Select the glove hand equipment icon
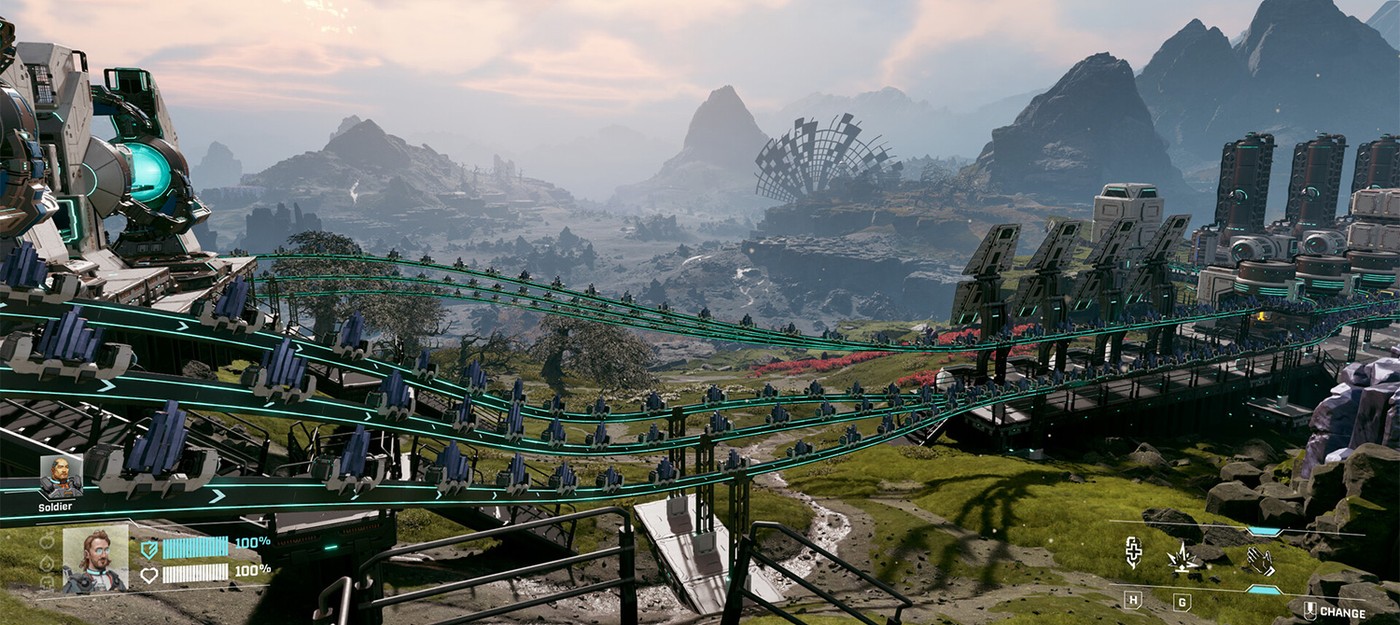Image resolution: width=1400 pixels, height=625 pixels. coord(1259,560)
